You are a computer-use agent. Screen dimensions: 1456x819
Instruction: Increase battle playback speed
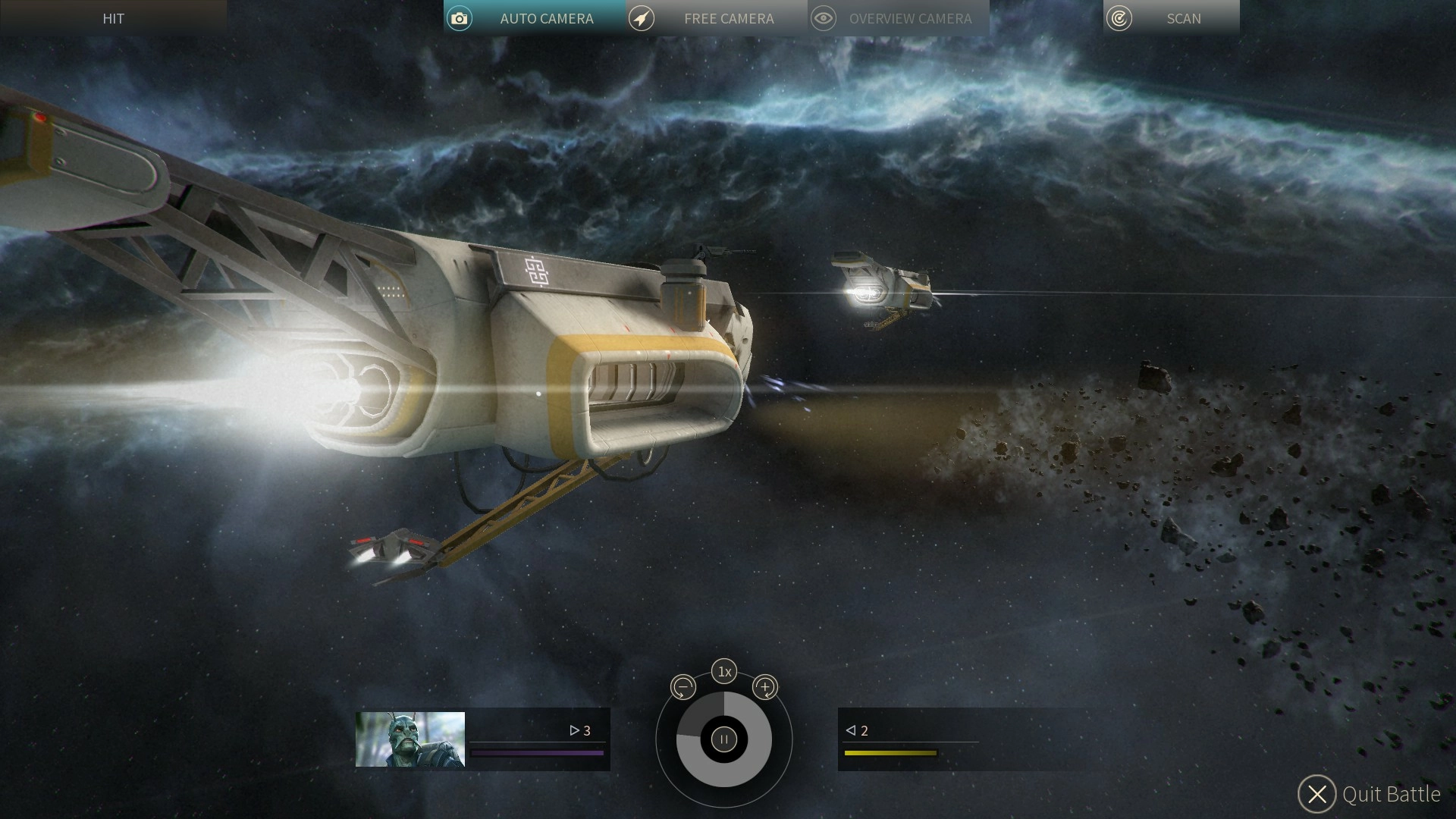point(765,688)
